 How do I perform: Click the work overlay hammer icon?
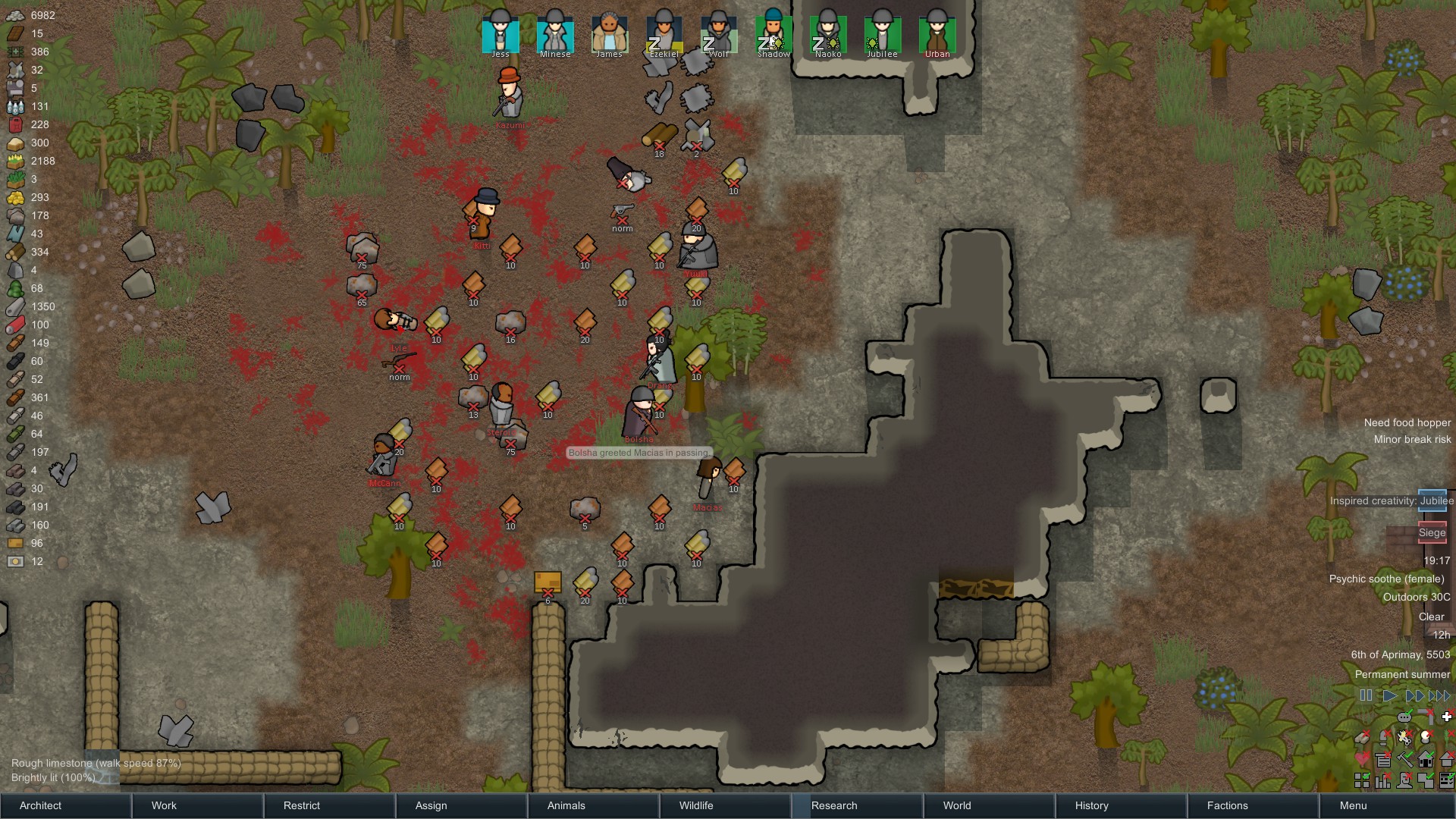(1404, 759)
